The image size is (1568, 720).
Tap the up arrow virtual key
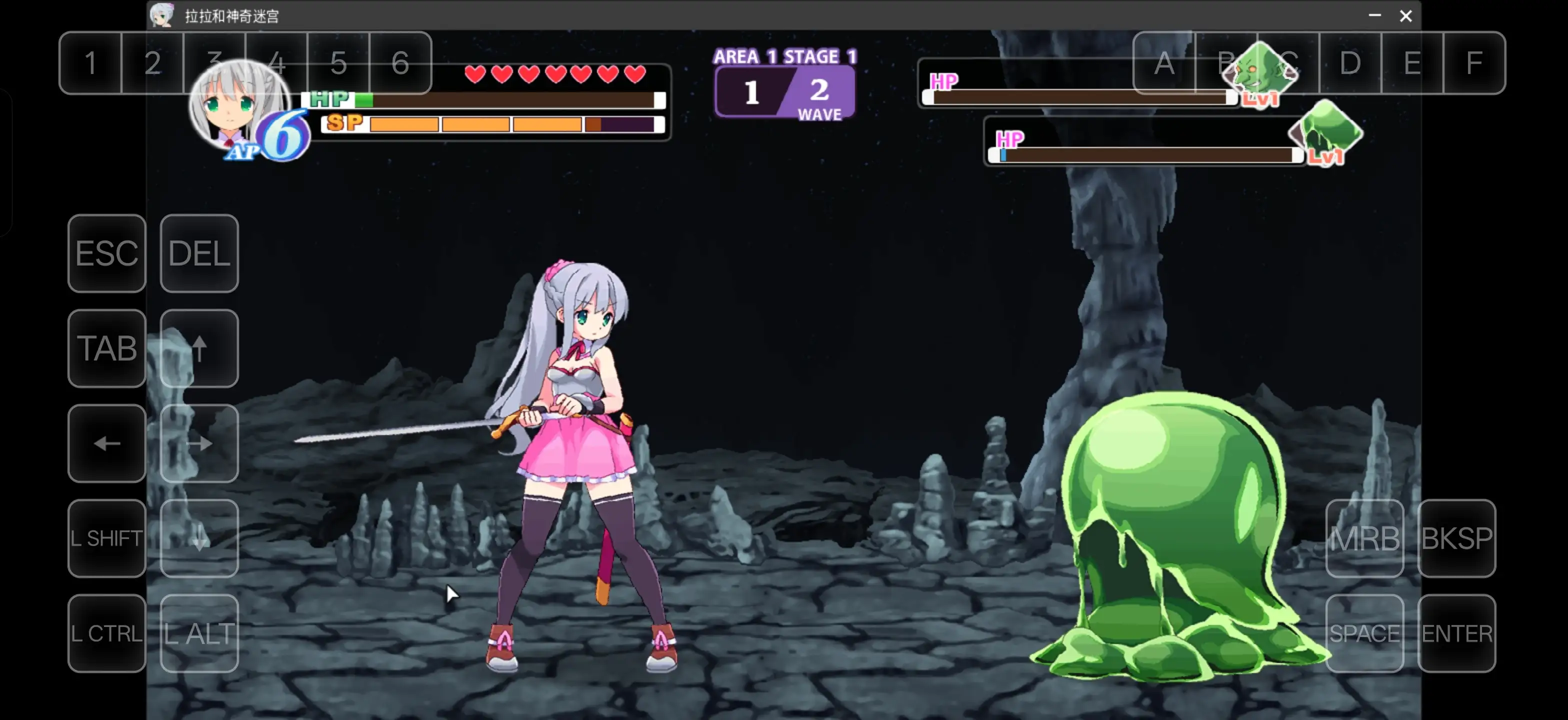199,348
